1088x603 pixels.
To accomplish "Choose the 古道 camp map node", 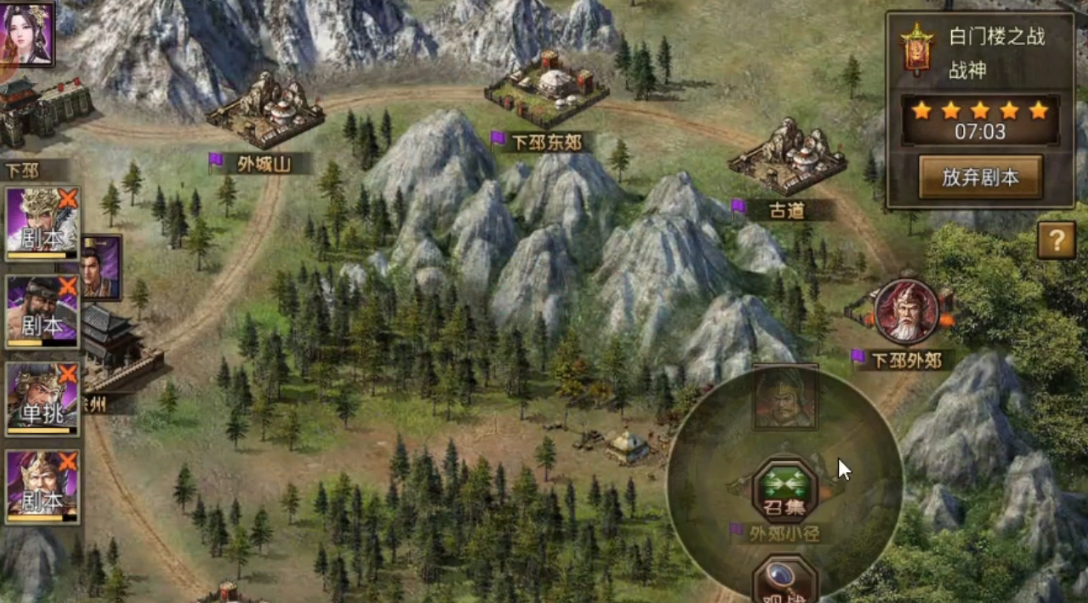I will (x=787, y=158).
